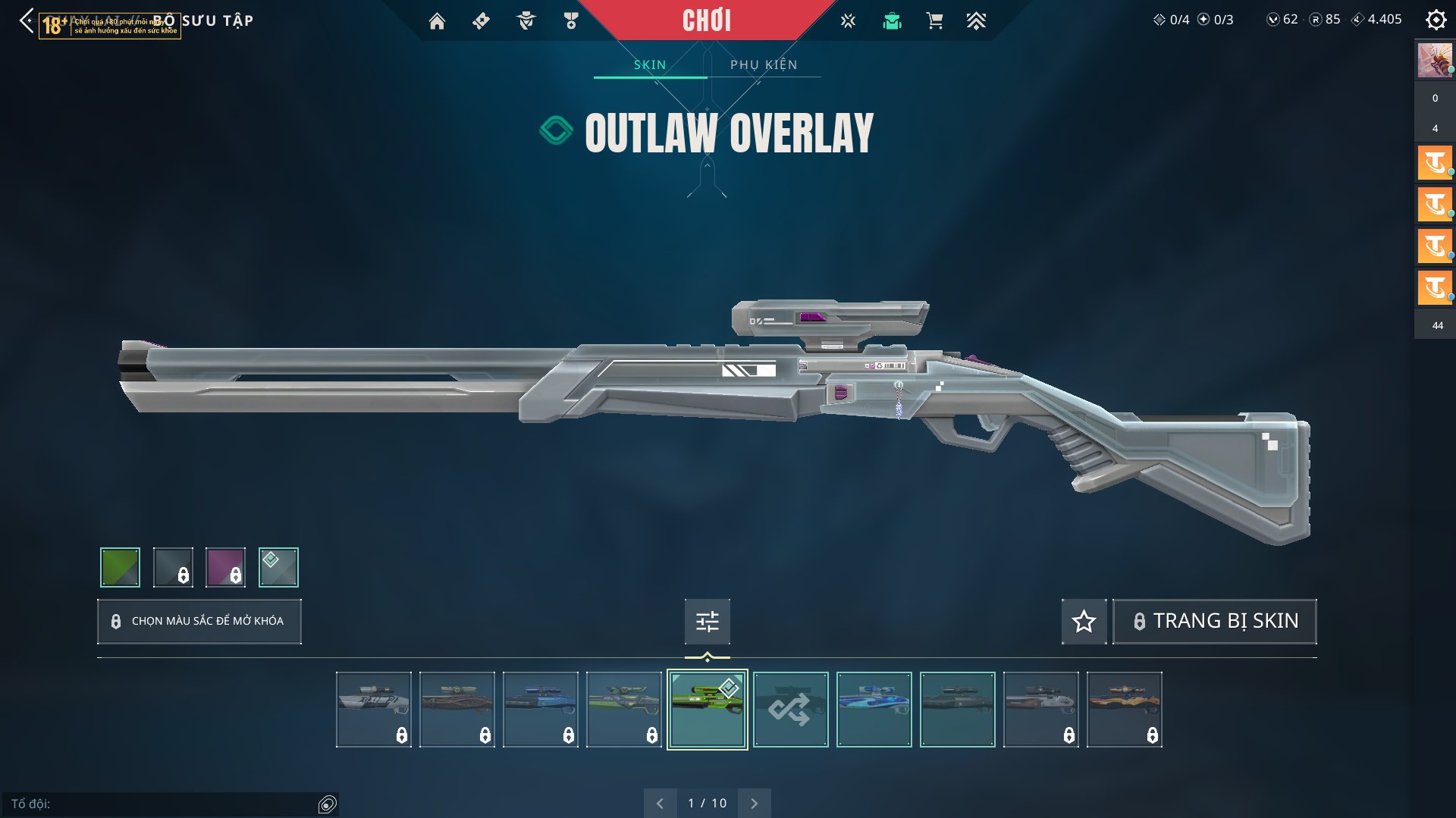This screenshot has width=1456, height=818.
Task: Click the TRANG BỊ SKIN button
Action: 1214,621
